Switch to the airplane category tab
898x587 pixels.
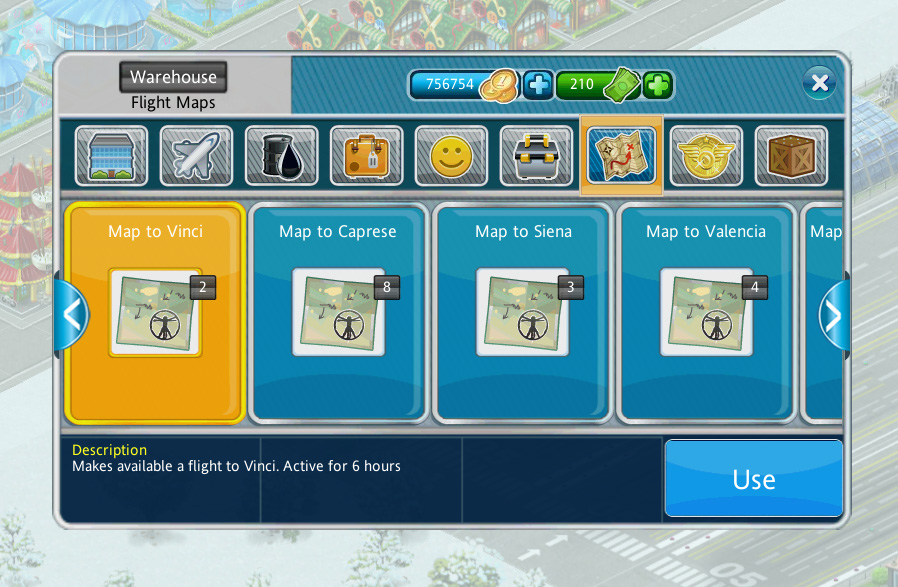[x=196, y=156]
